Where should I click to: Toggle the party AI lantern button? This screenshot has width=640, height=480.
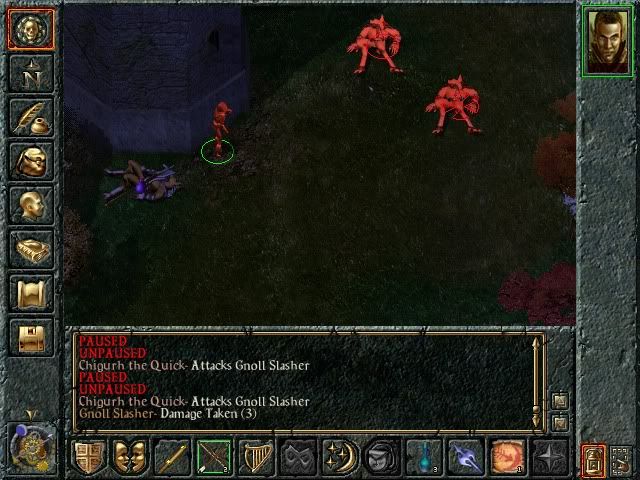click(x=594, y=460)
